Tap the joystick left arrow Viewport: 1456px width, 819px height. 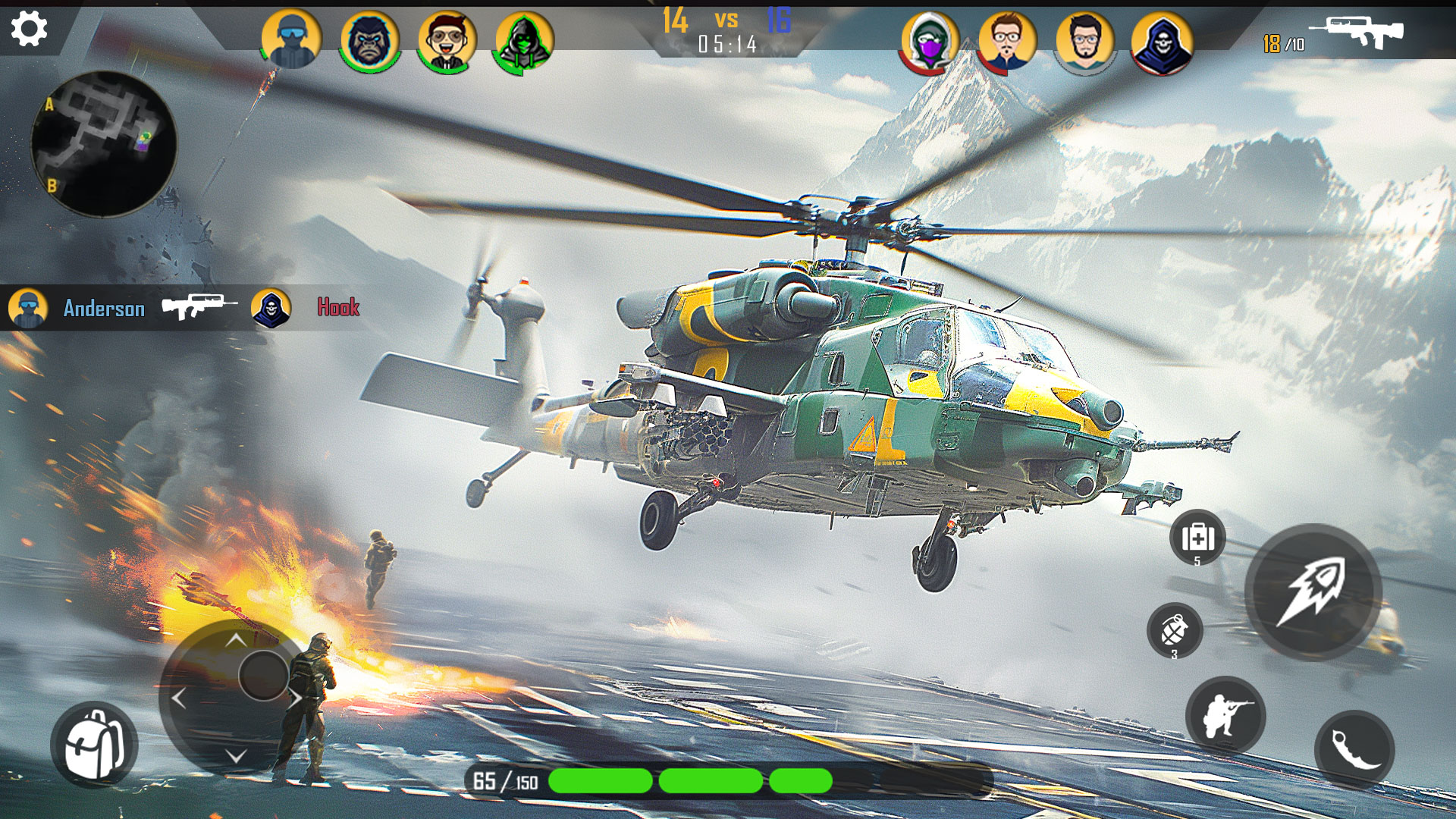coord(179,698)
